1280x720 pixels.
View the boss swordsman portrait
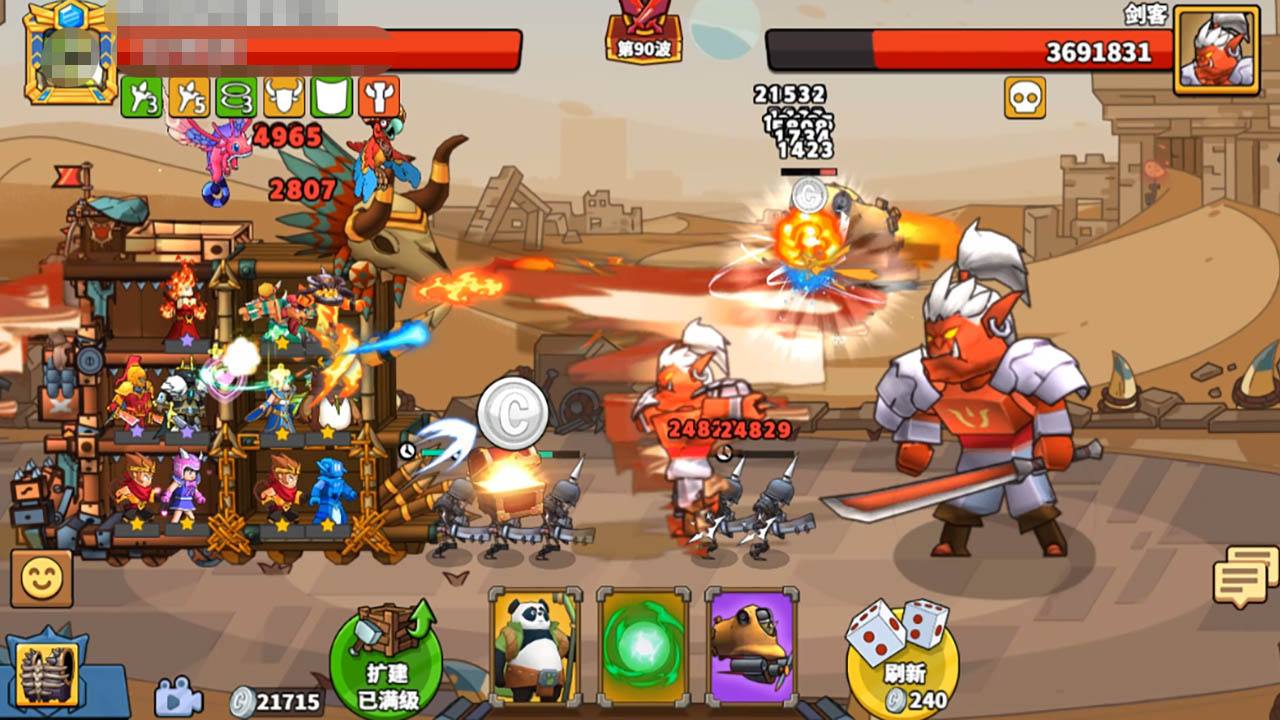[1216, 50]
